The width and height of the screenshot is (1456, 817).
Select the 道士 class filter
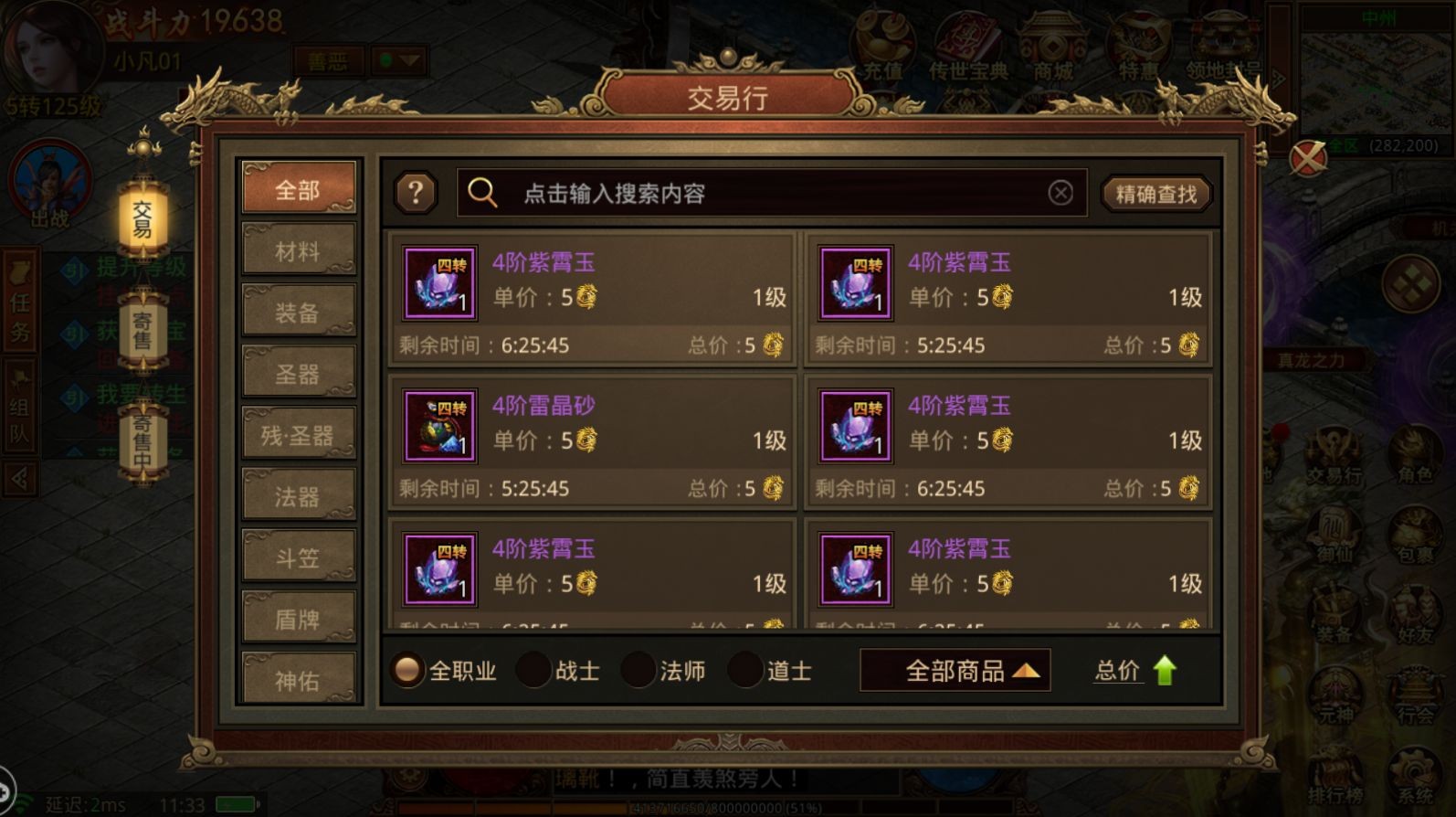point(744,670)
